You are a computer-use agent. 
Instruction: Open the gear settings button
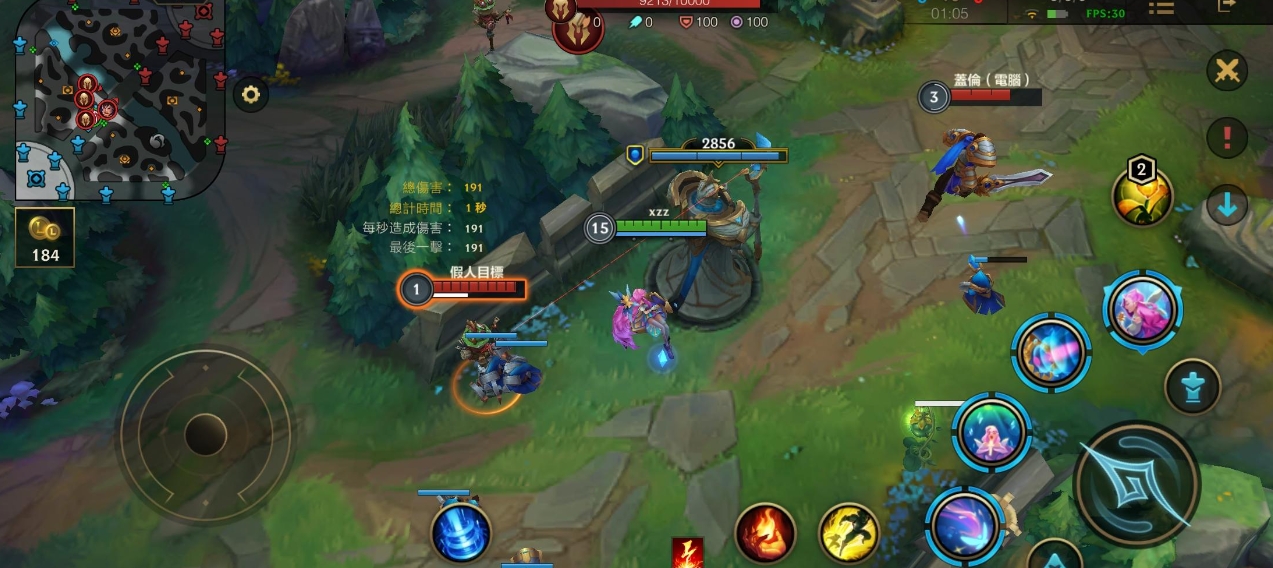click(250, 95)
